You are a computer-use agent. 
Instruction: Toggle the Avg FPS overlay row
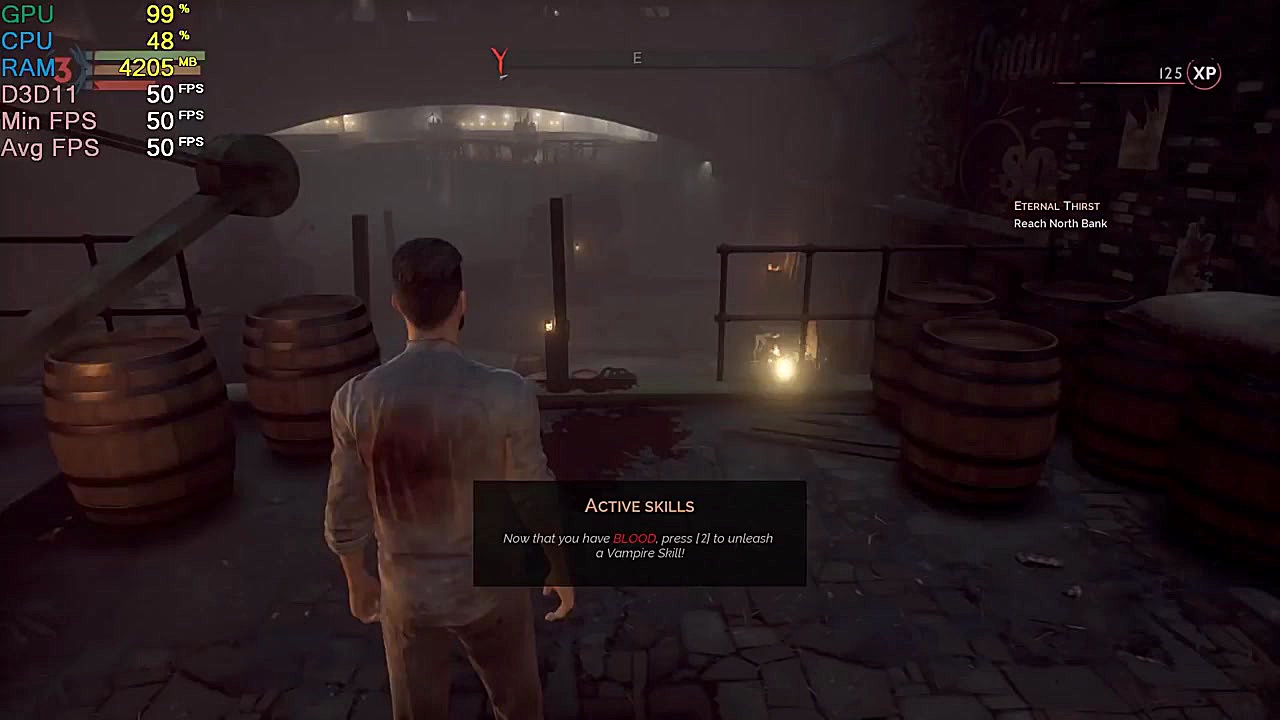(x=50, y=147)
